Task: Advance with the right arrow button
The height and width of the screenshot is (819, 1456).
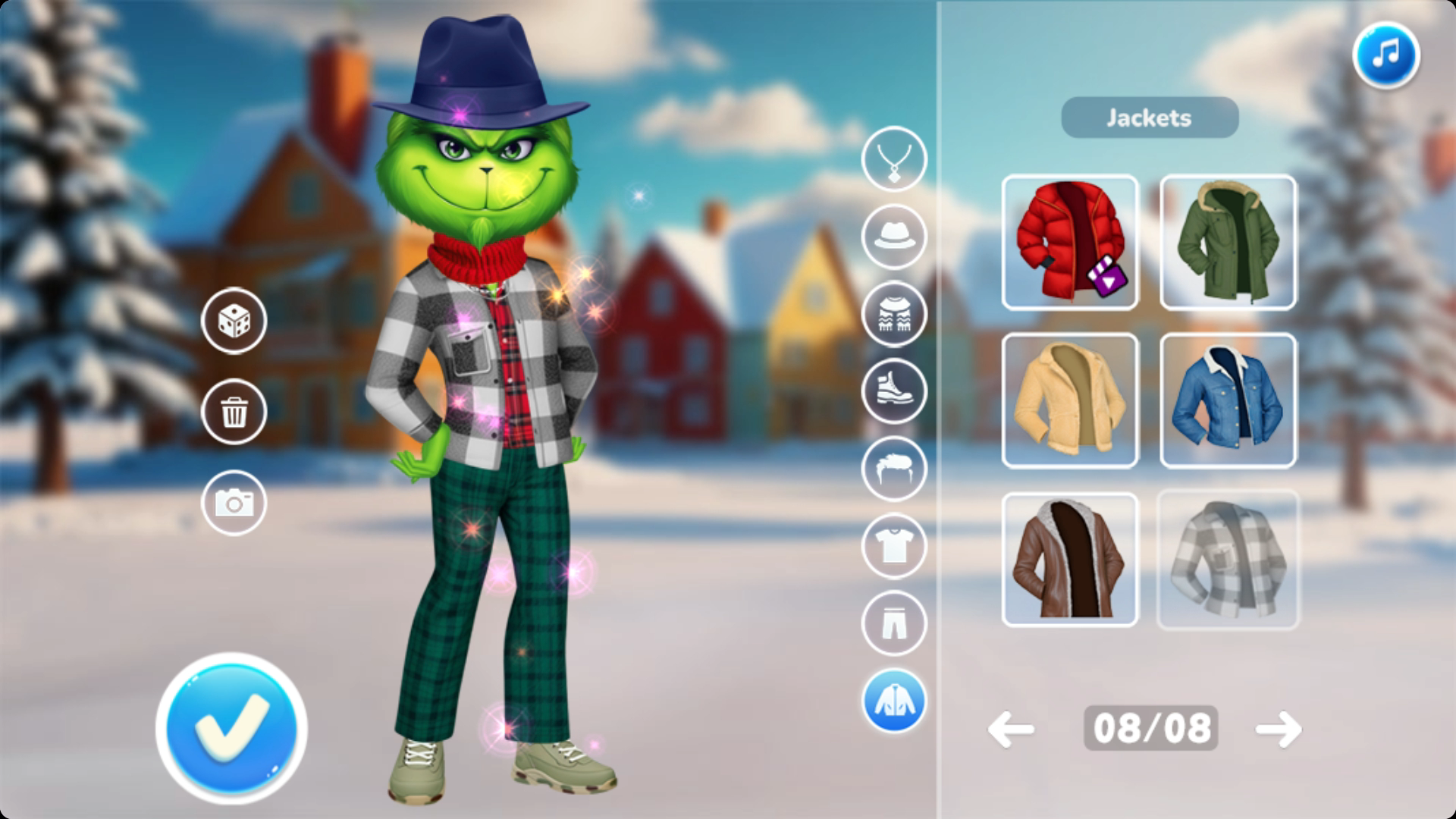Action: click(1278, 729)
